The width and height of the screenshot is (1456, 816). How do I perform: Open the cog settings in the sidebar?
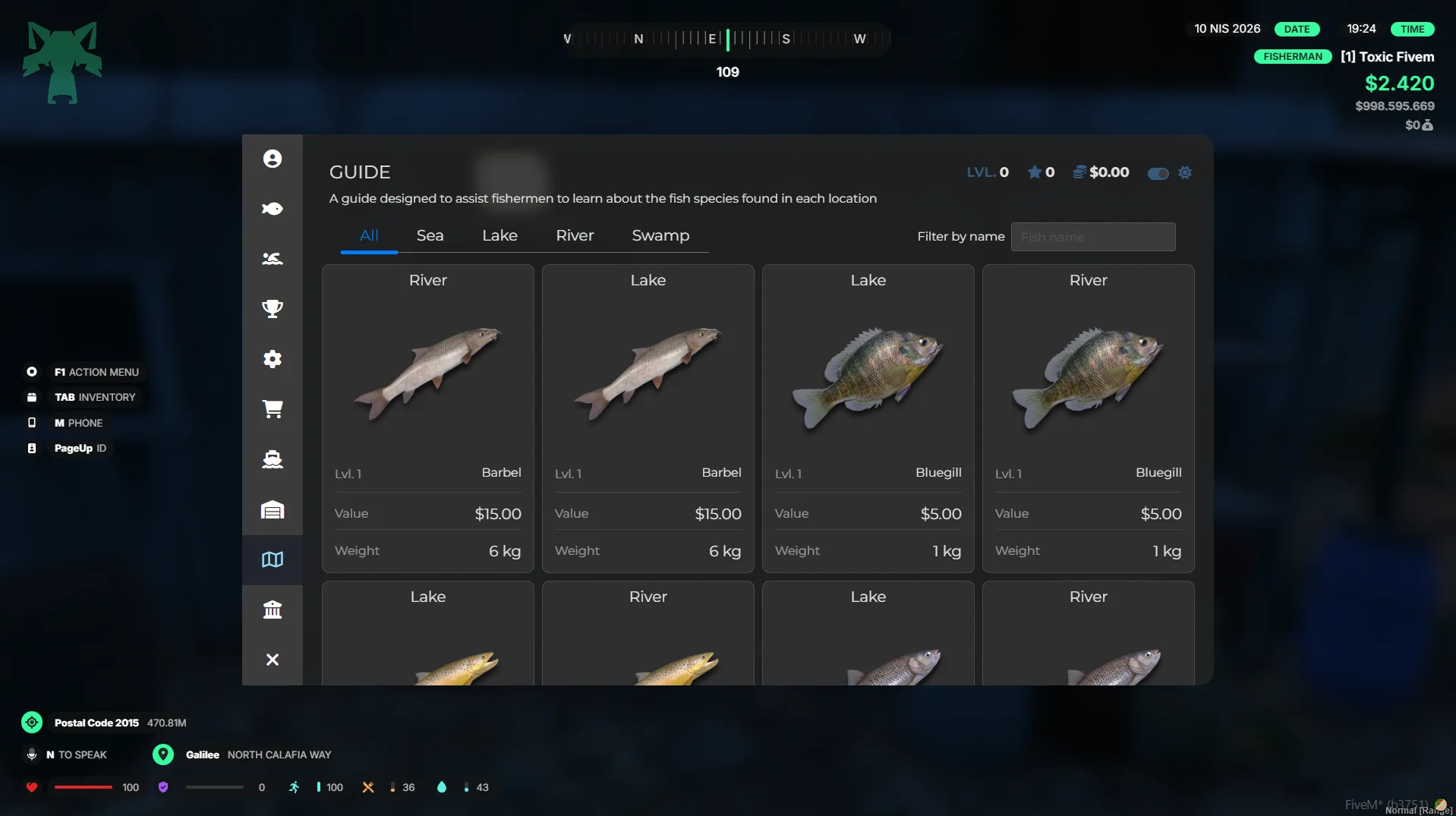(x=273, y=359)
